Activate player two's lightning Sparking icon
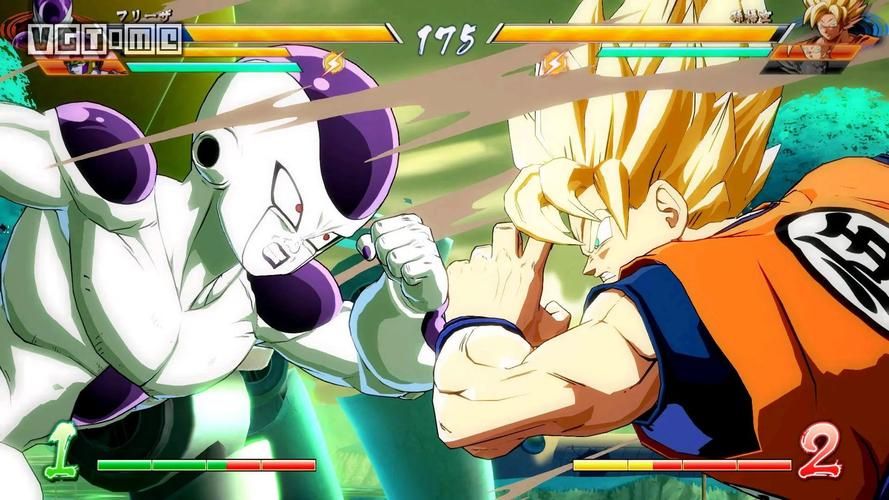 click(554, 65)
